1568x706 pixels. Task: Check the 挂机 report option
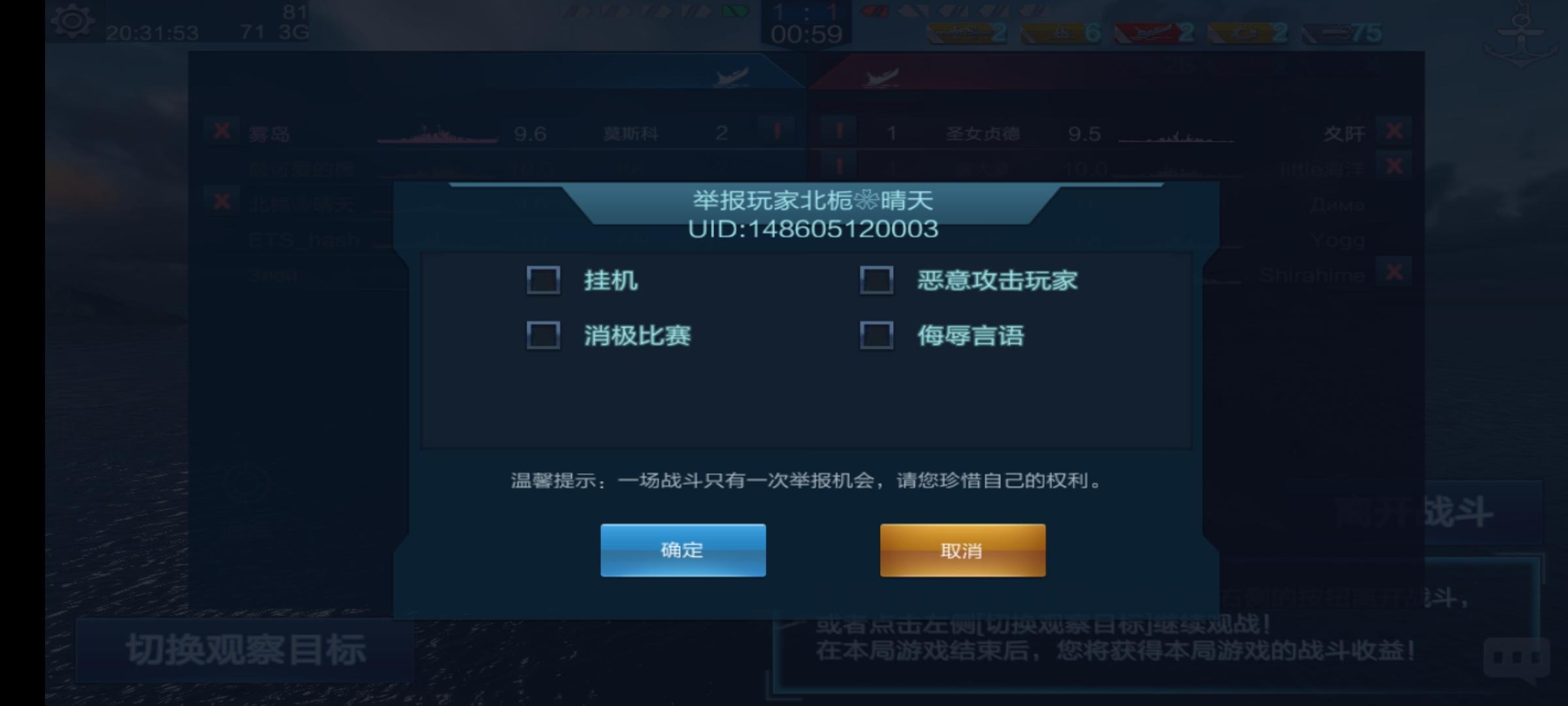(543, 280)
